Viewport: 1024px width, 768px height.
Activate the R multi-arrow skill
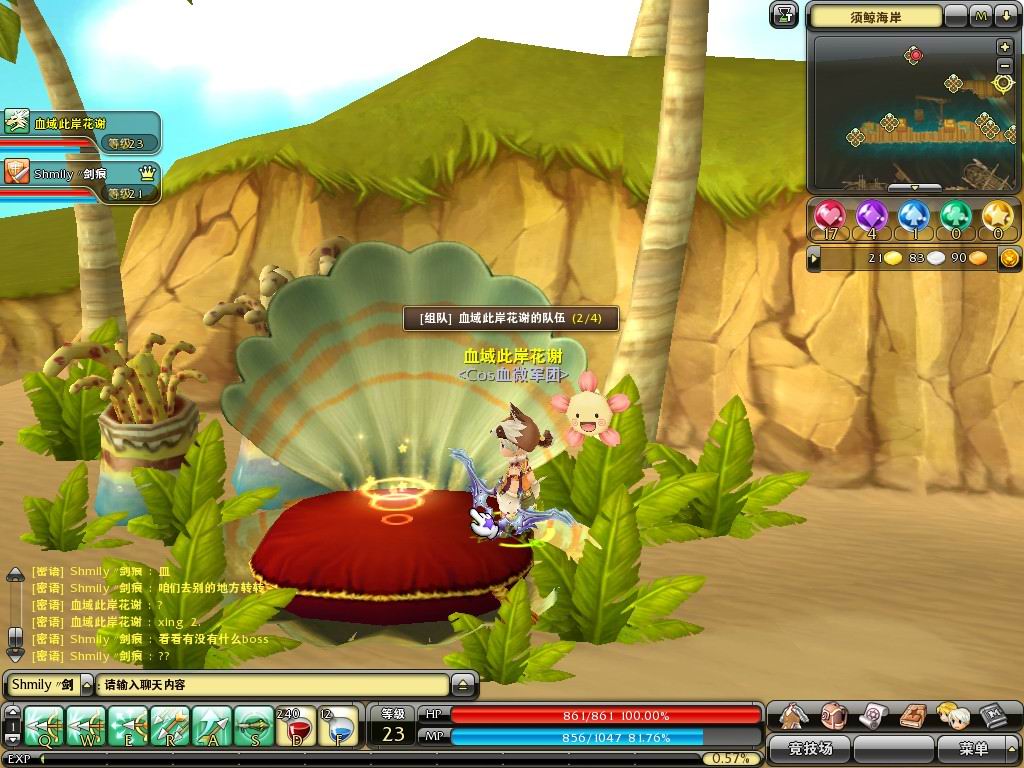pos(170,726)
